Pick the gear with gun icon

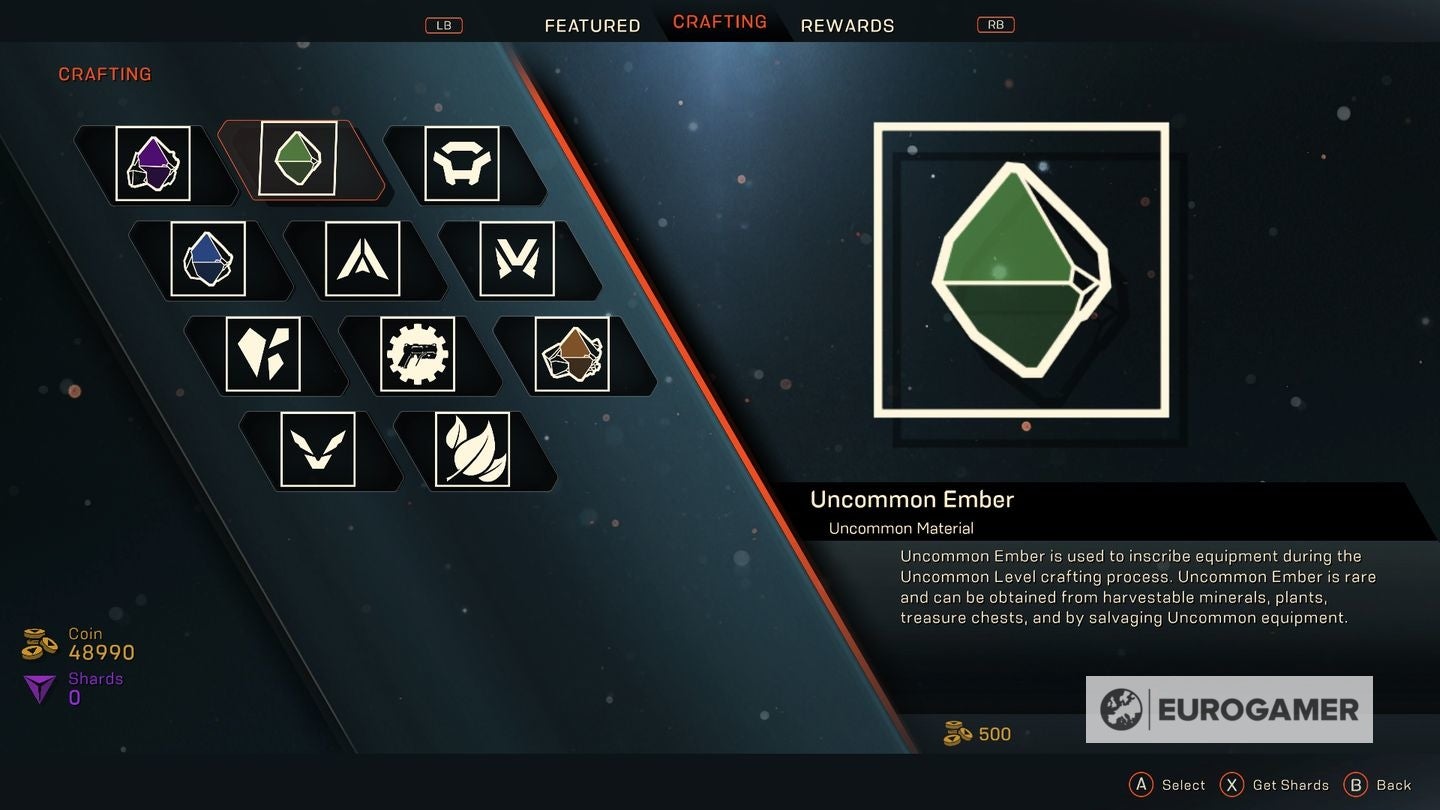(418, 354)
